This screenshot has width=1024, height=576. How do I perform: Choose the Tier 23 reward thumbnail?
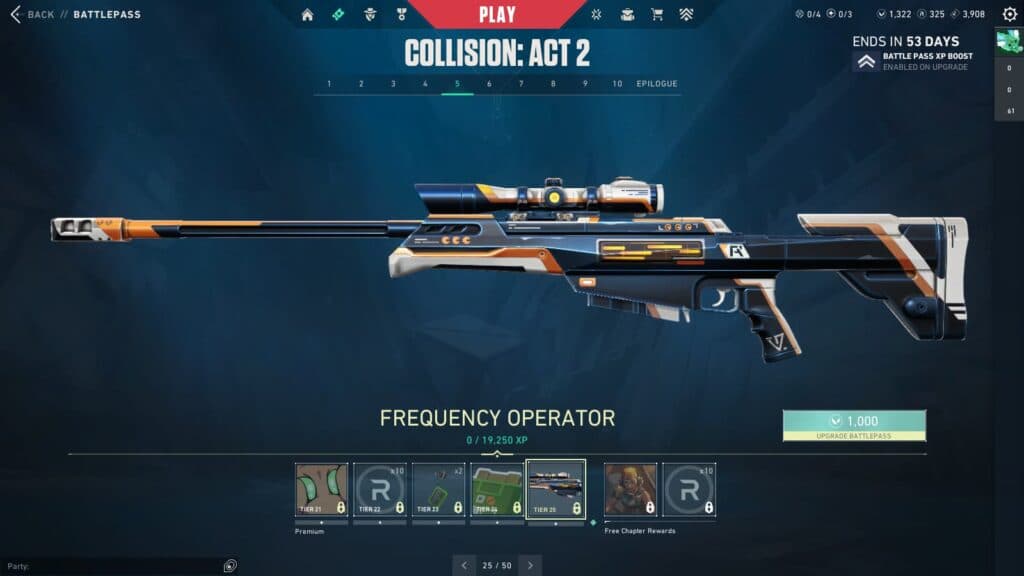pyautogui.click(x=438, y=489)
